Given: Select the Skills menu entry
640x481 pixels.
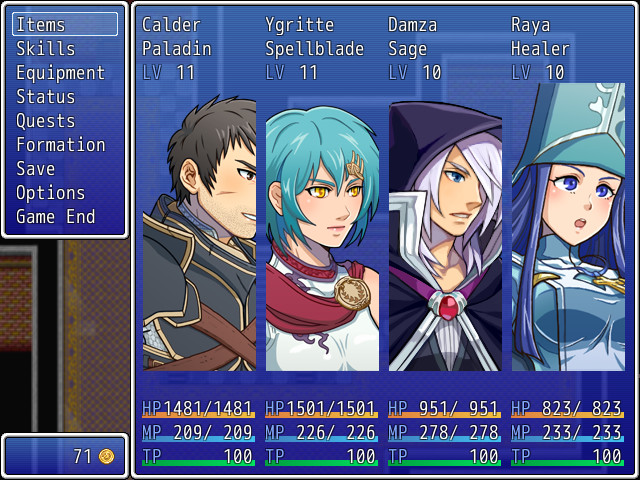Looking at the screenshot, I should 64,49.
